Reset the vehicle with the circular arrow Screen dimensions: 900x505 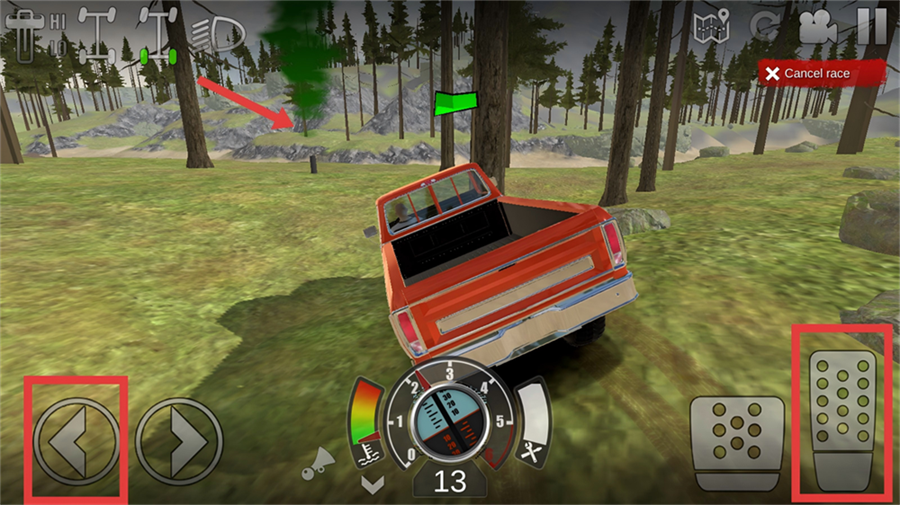pyautogui.click(x=765, y=27)
